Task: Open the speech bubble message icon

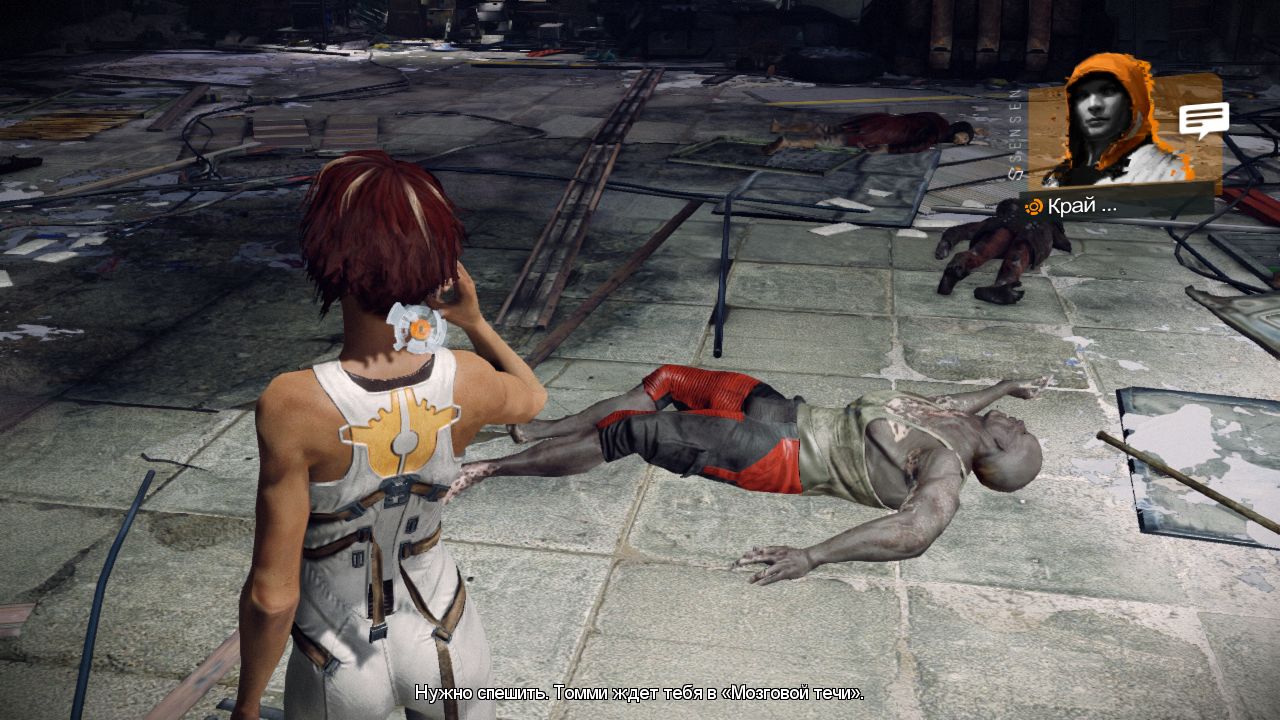Action: 1203,120
